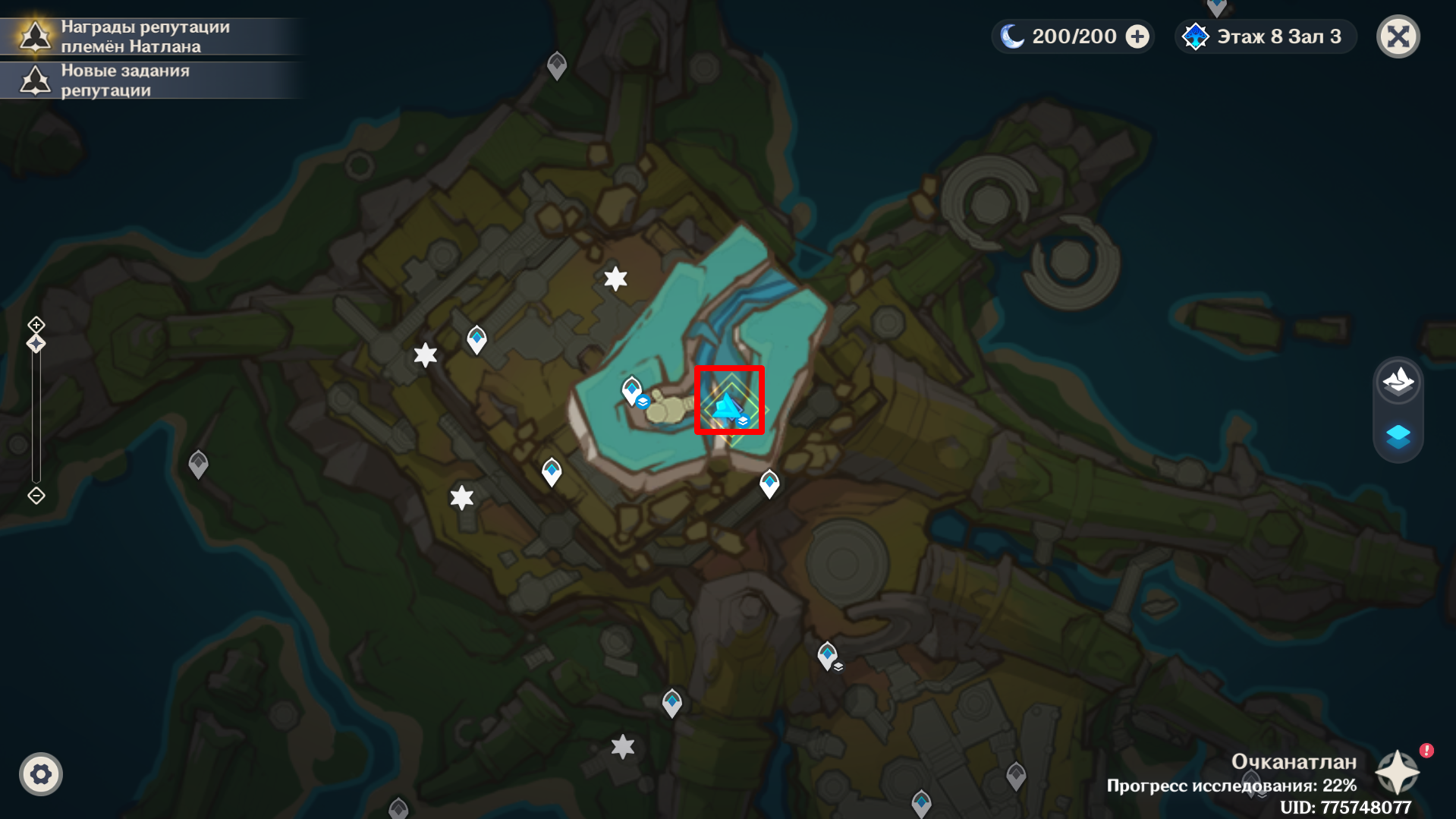
Task: Open Ochkanatlan region exploration progress star
Action: point(1397,773)
